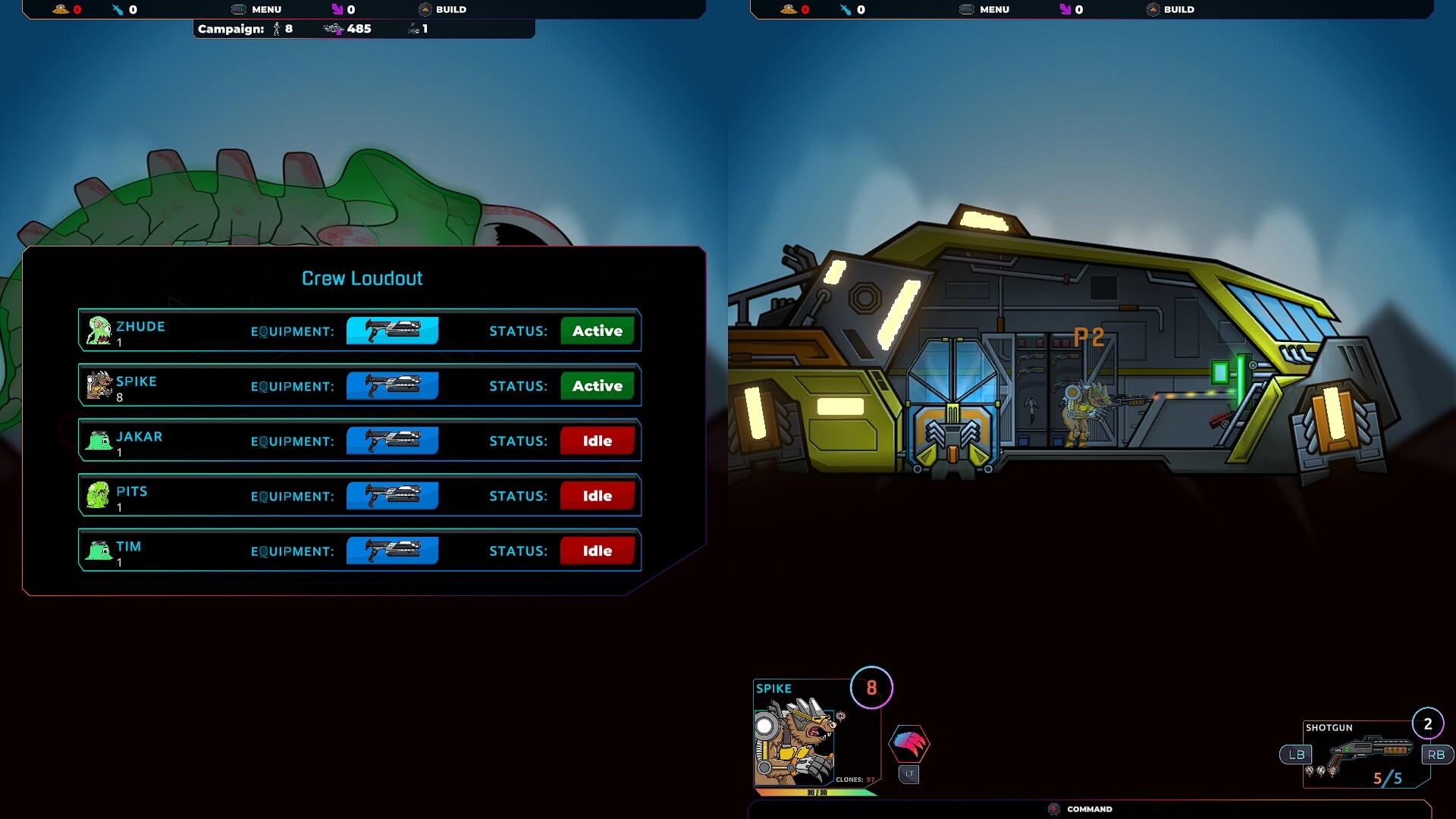Click the gold resource icon
Image resolution: width=1456 pixels, height=819 pixels.
tap(59, 10)
